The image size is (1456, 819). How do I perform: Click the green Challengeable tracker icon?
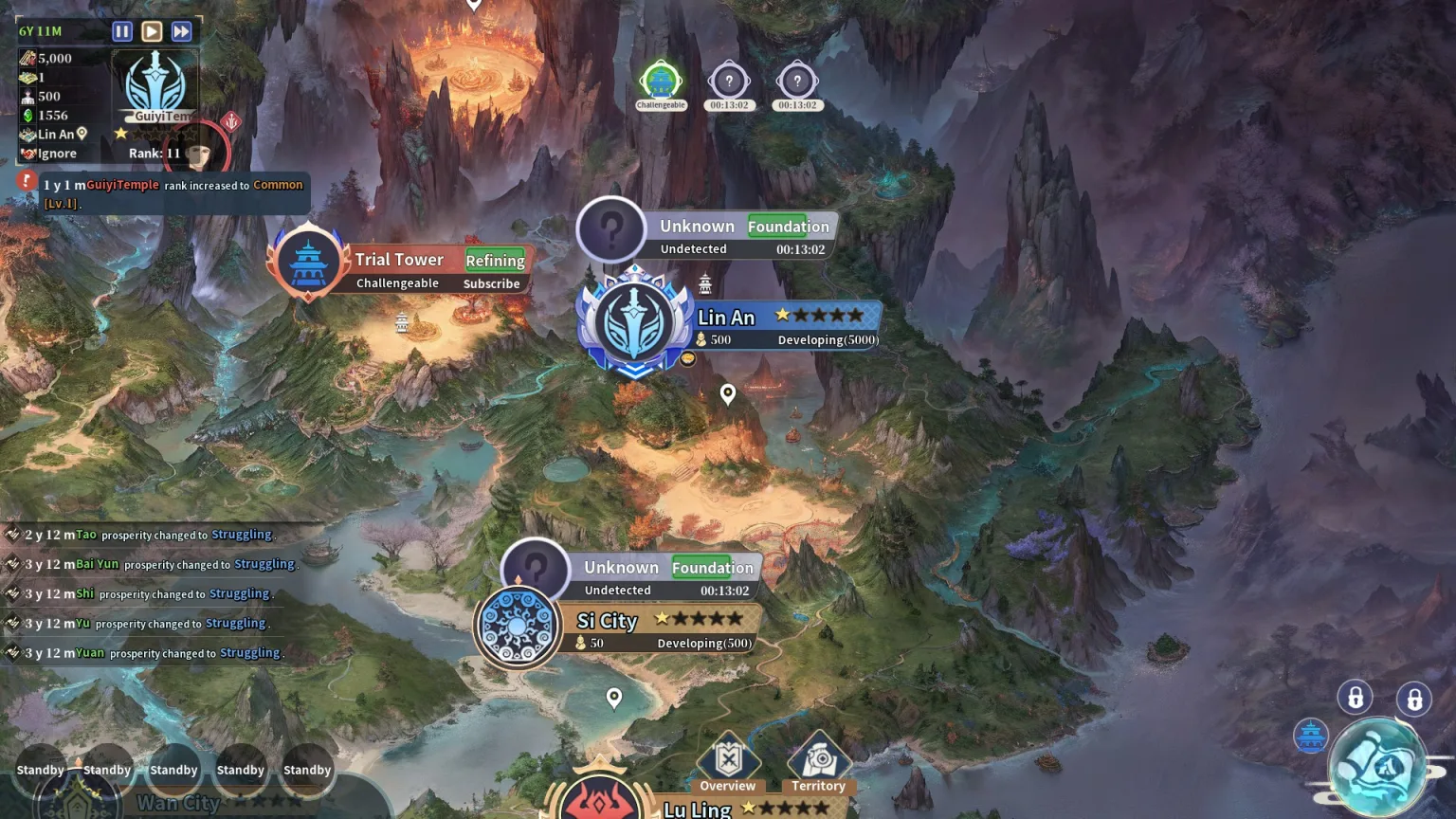click(x=661, y=83)
